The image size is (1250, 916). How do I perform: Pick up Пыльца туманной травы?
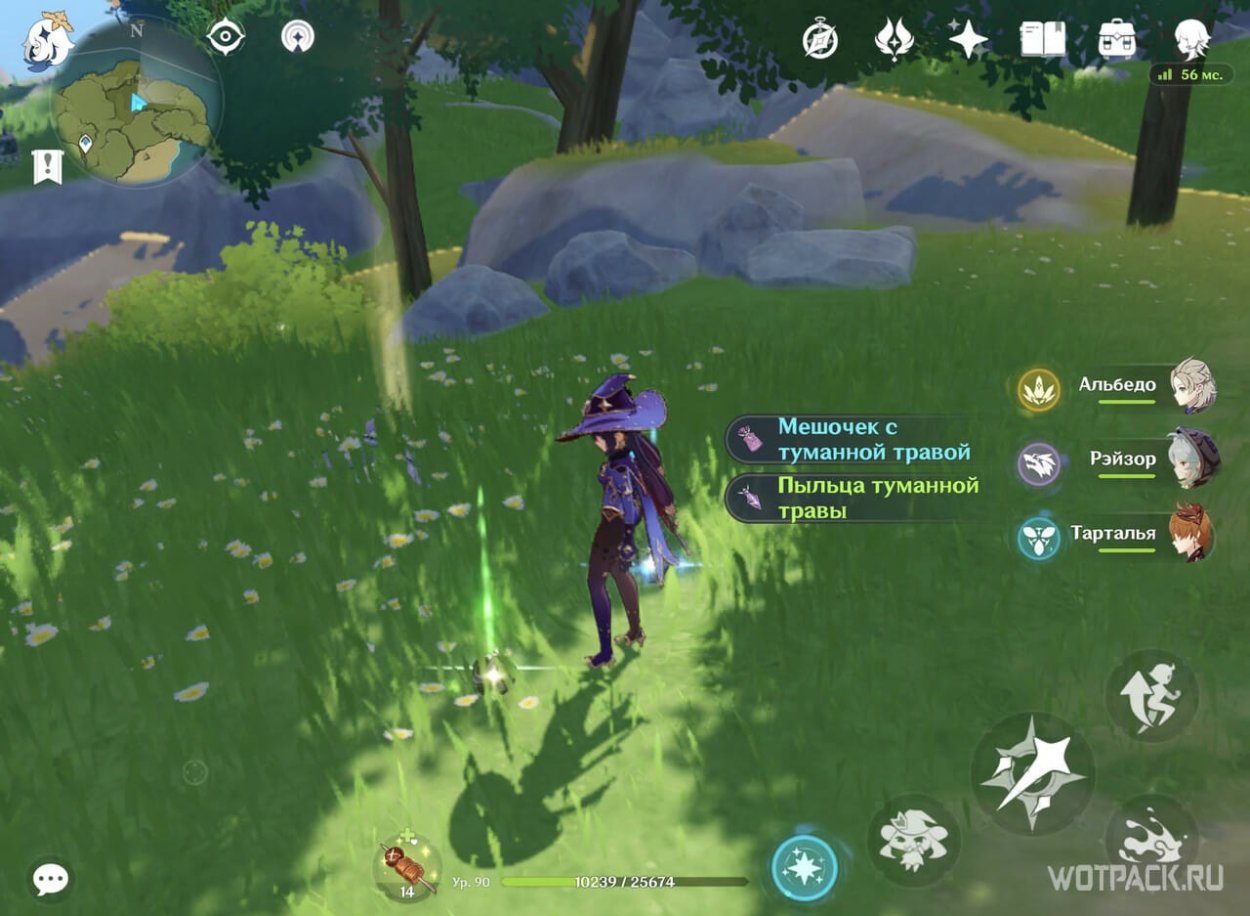coord(860,498)
